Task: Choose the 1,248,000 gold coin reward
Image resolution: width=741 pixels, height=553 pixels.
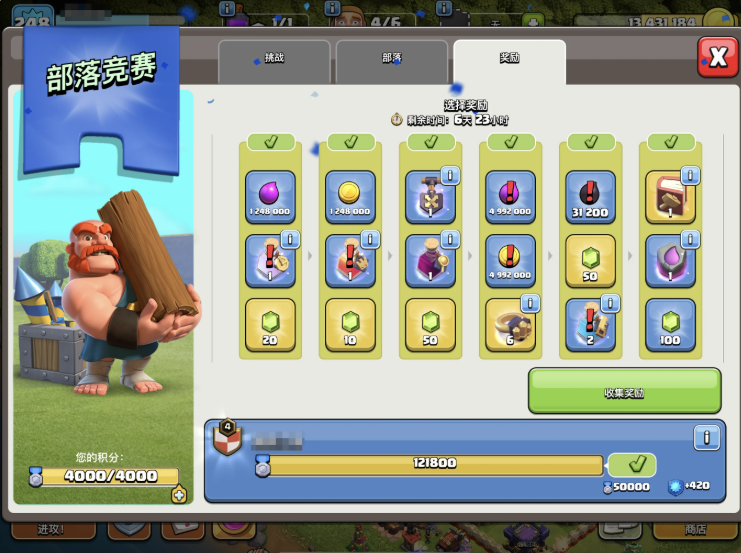Action: point(350,197)
